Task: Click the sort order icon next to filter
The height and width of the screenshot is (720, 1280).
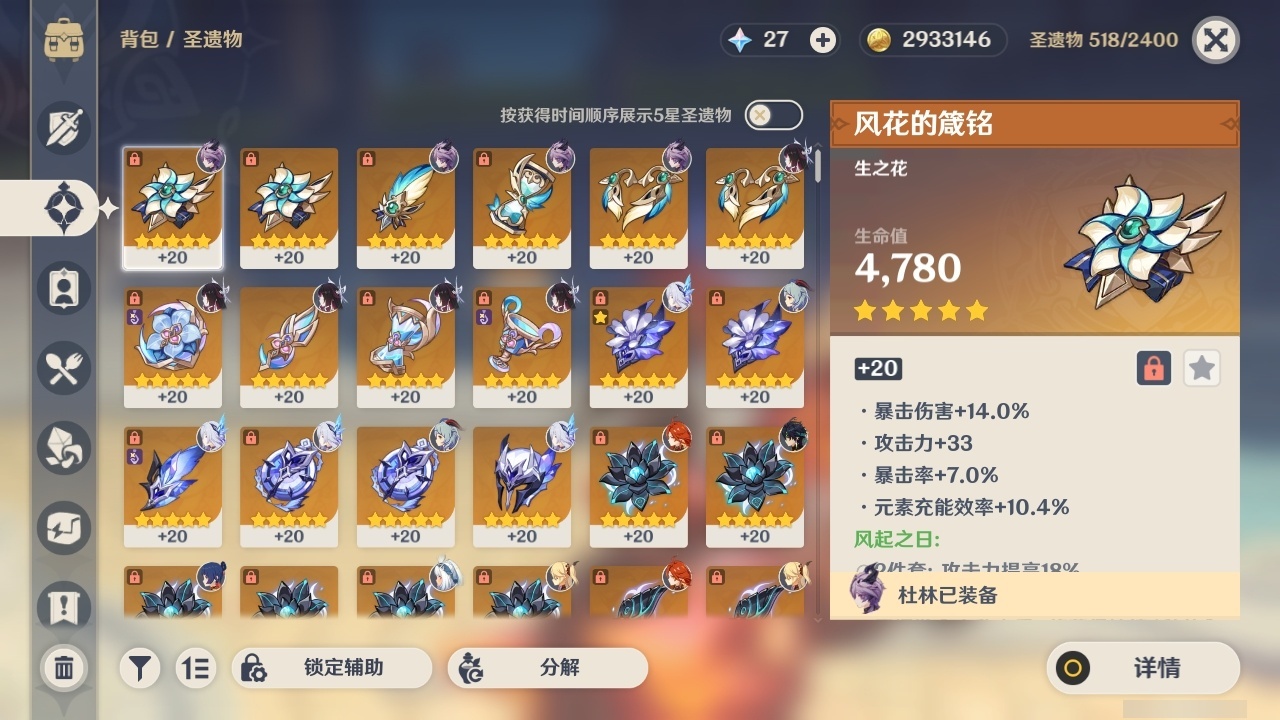Action: (x=197, y=668)
